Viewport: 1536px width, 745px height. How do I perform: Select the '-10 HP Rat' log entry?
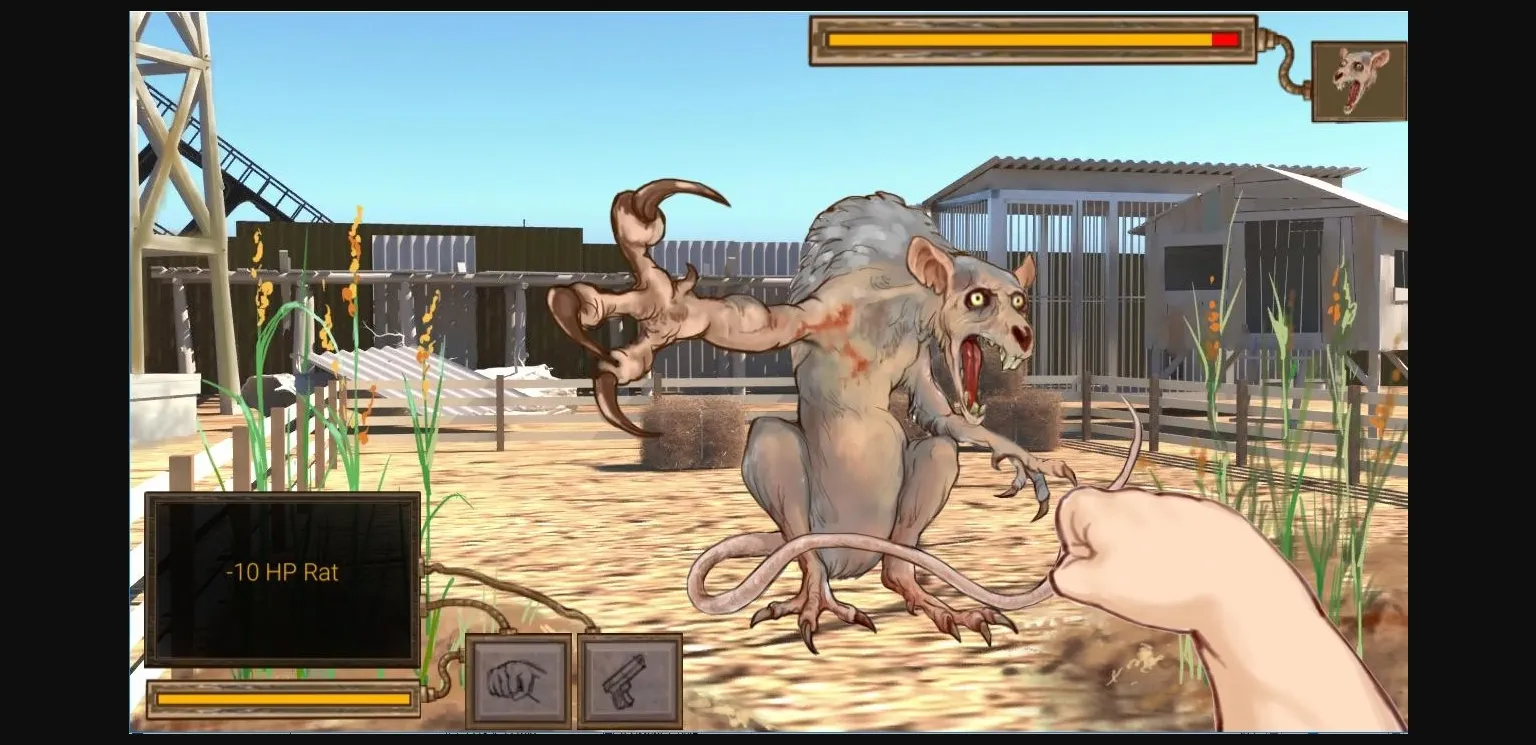[283, 572]
